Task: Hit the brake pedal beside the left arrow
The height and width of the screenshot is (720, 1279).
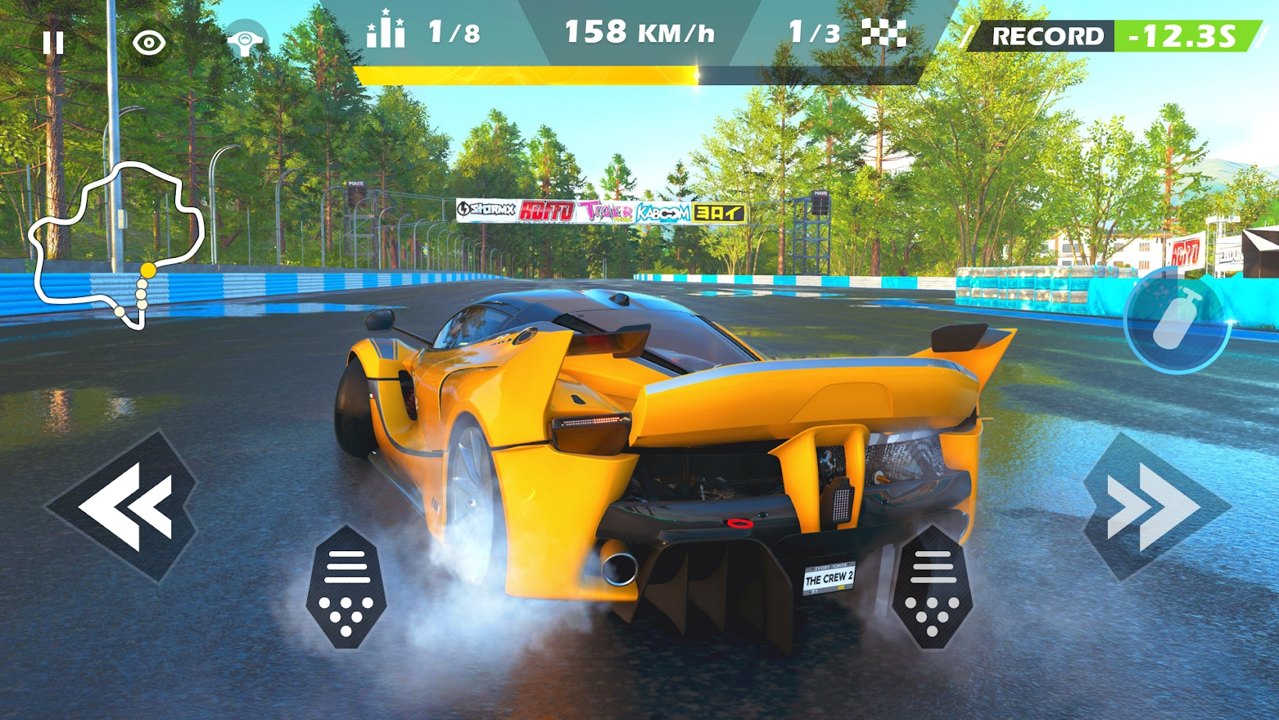Action: coord(346,587)
